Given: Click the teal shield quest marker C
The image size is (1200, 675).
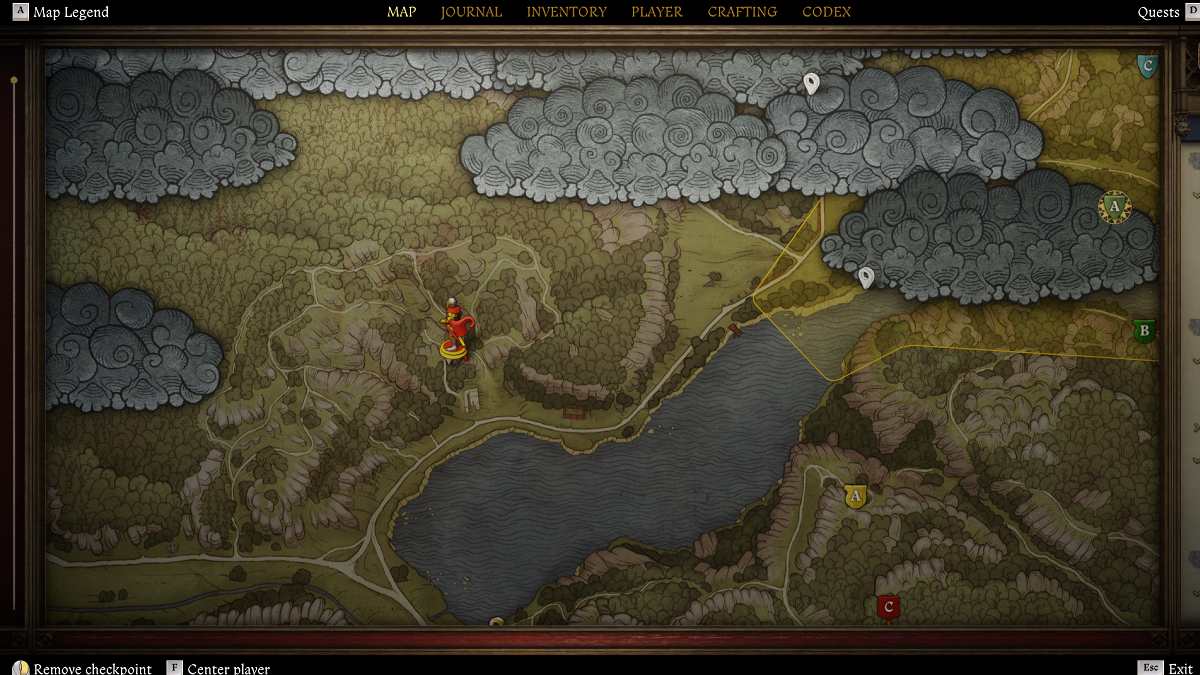Looking at the screenshot, I should coord(1147,67).
